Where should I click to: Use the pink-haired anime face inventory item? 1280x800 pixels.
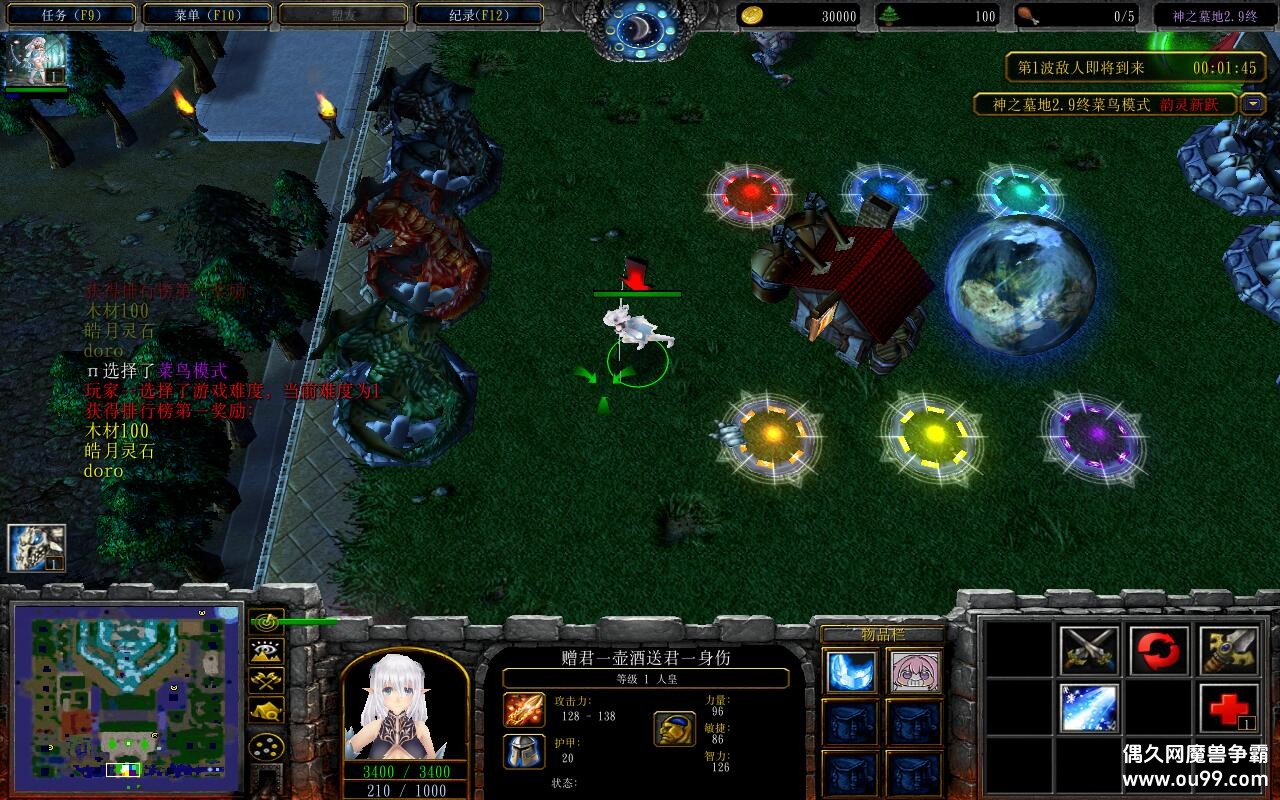point(915,672)
